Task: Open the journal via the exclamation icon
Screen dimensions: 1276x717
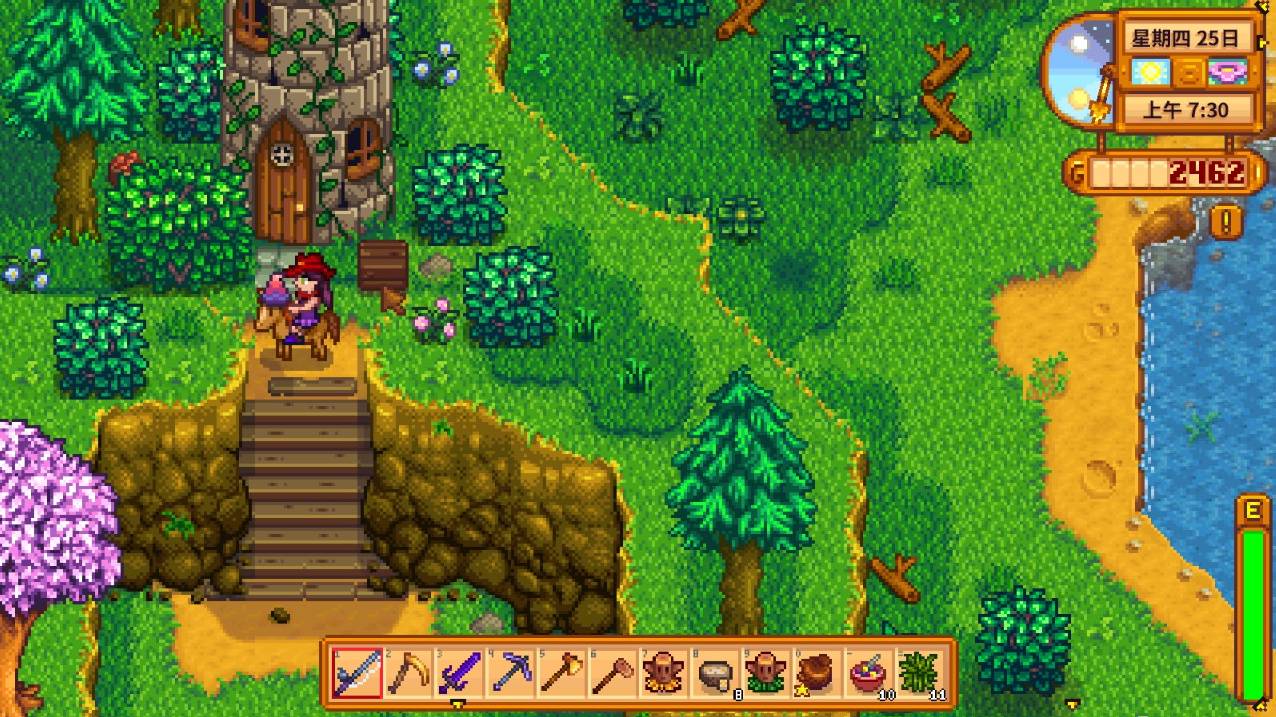Action: tap(1225, 220)
